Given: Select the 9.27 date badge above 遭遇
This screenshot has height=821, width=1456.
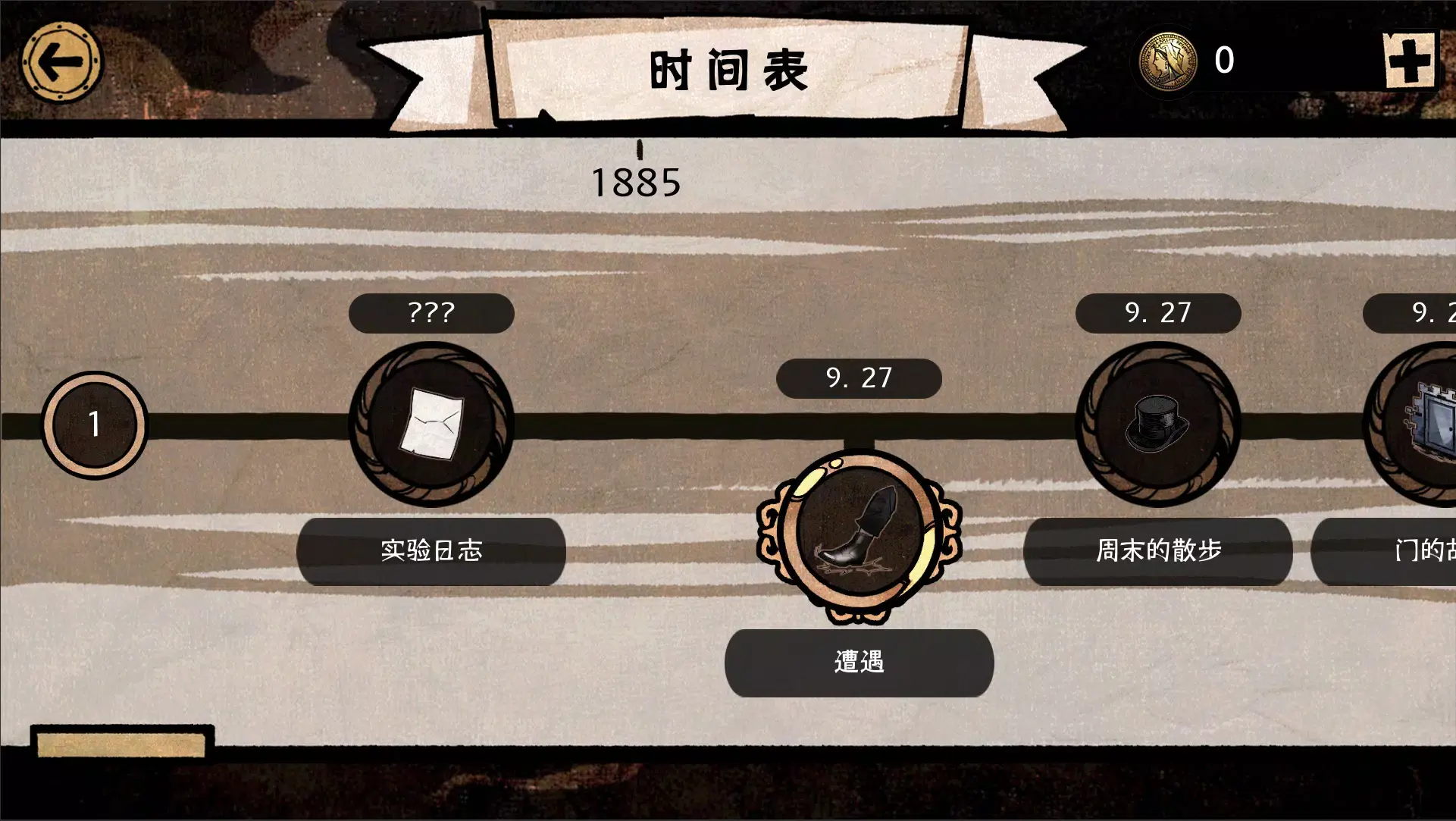Looking at the screenshot, I should click(859, 378).
